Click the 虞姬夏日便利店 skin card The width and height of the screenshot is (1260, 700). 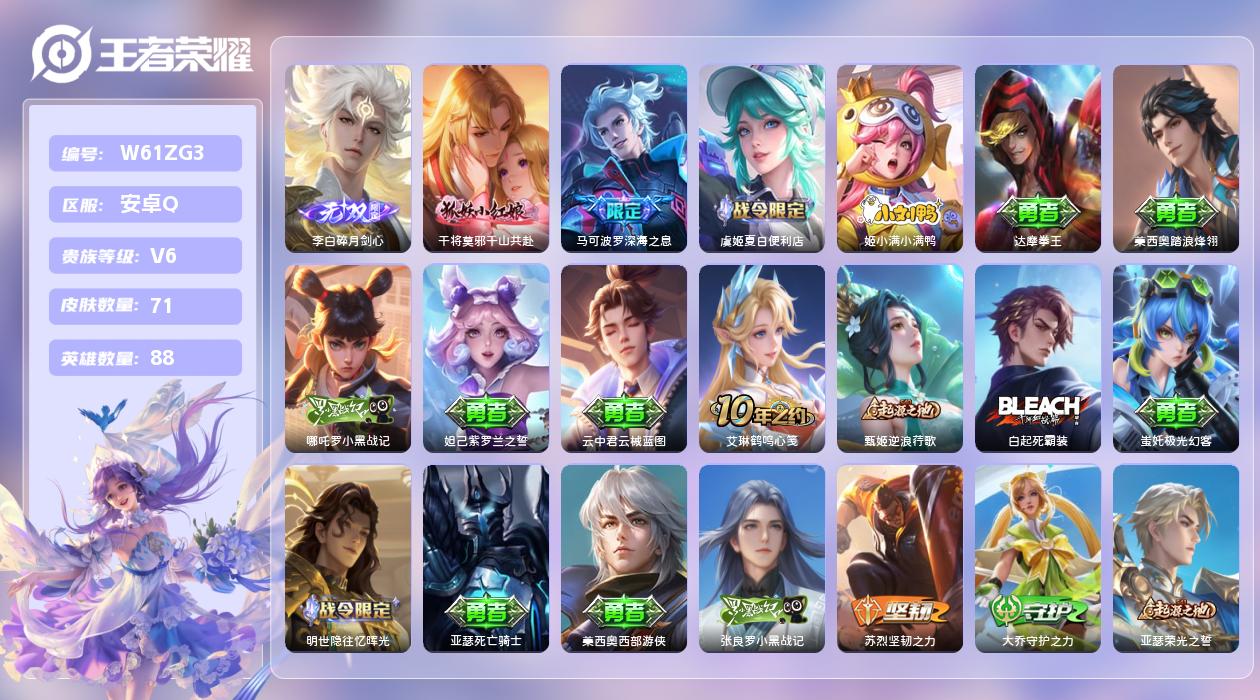click(x=762, y=158)
